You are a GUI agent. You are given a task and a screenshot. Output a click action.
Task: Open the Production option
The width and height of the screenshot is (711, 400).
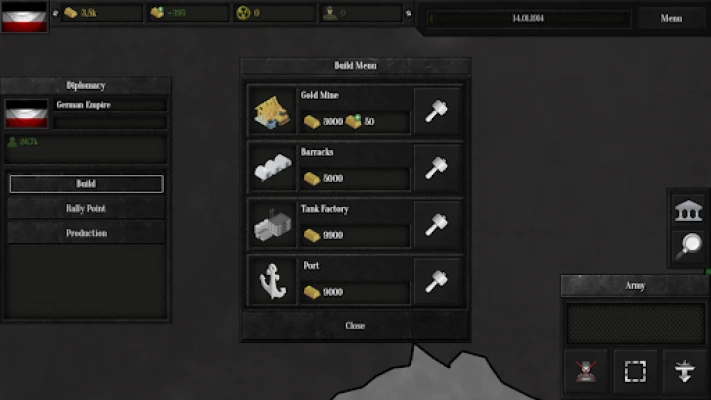click(x=86, y=233)
